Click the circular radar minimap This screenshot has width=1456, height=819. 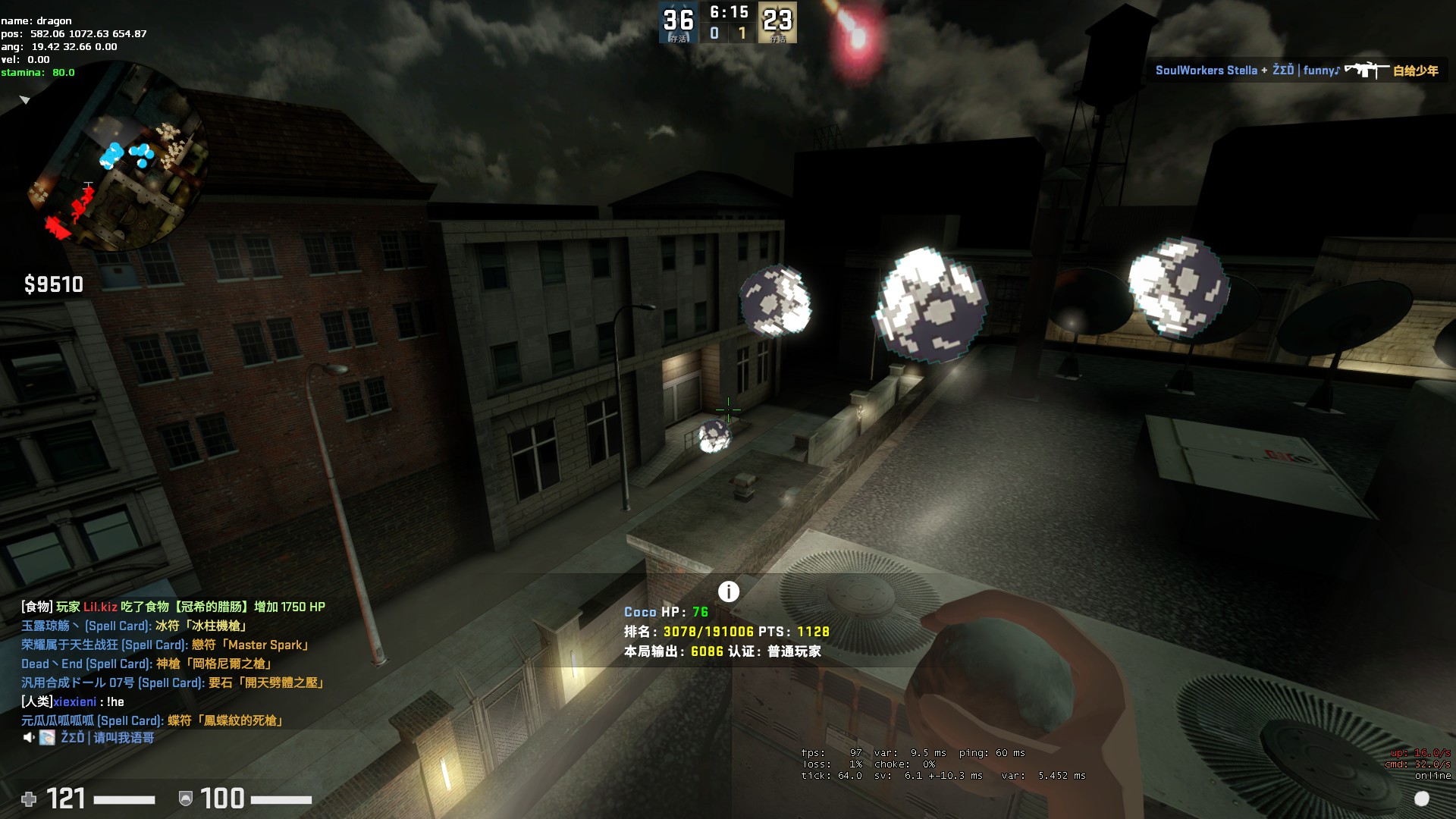[118, 158]
